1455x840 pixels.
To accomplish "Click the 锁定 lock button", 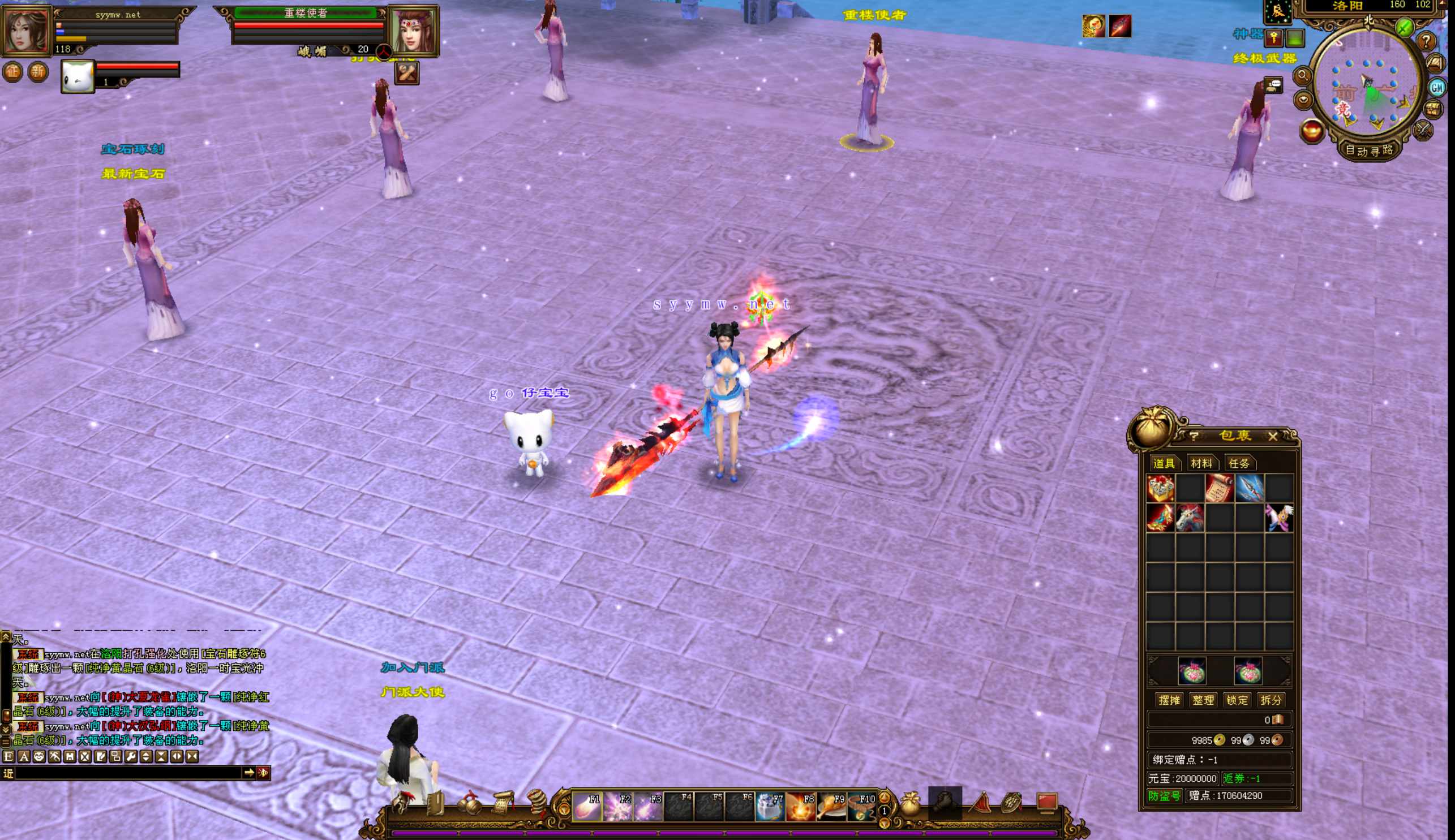I will [1237, 700].
